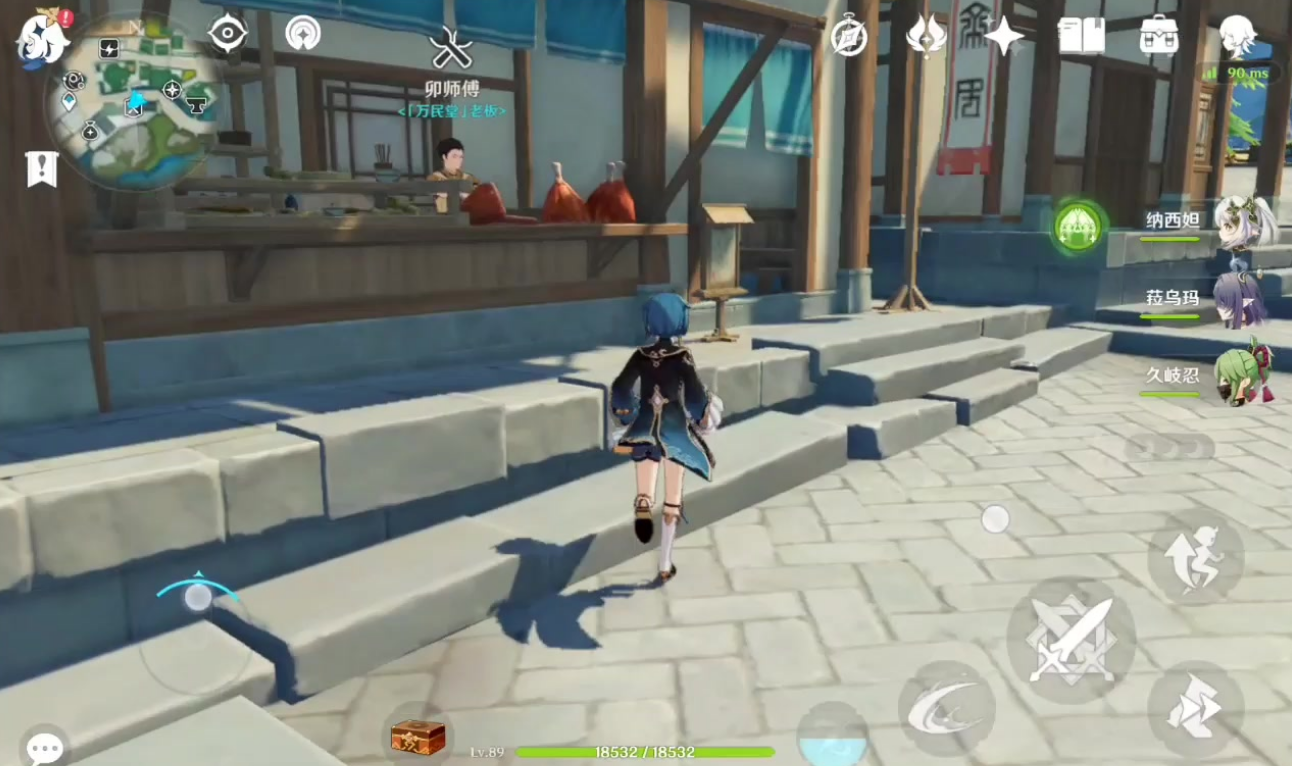
Task: Open the chat speech bubble
Action: (44, 746)
